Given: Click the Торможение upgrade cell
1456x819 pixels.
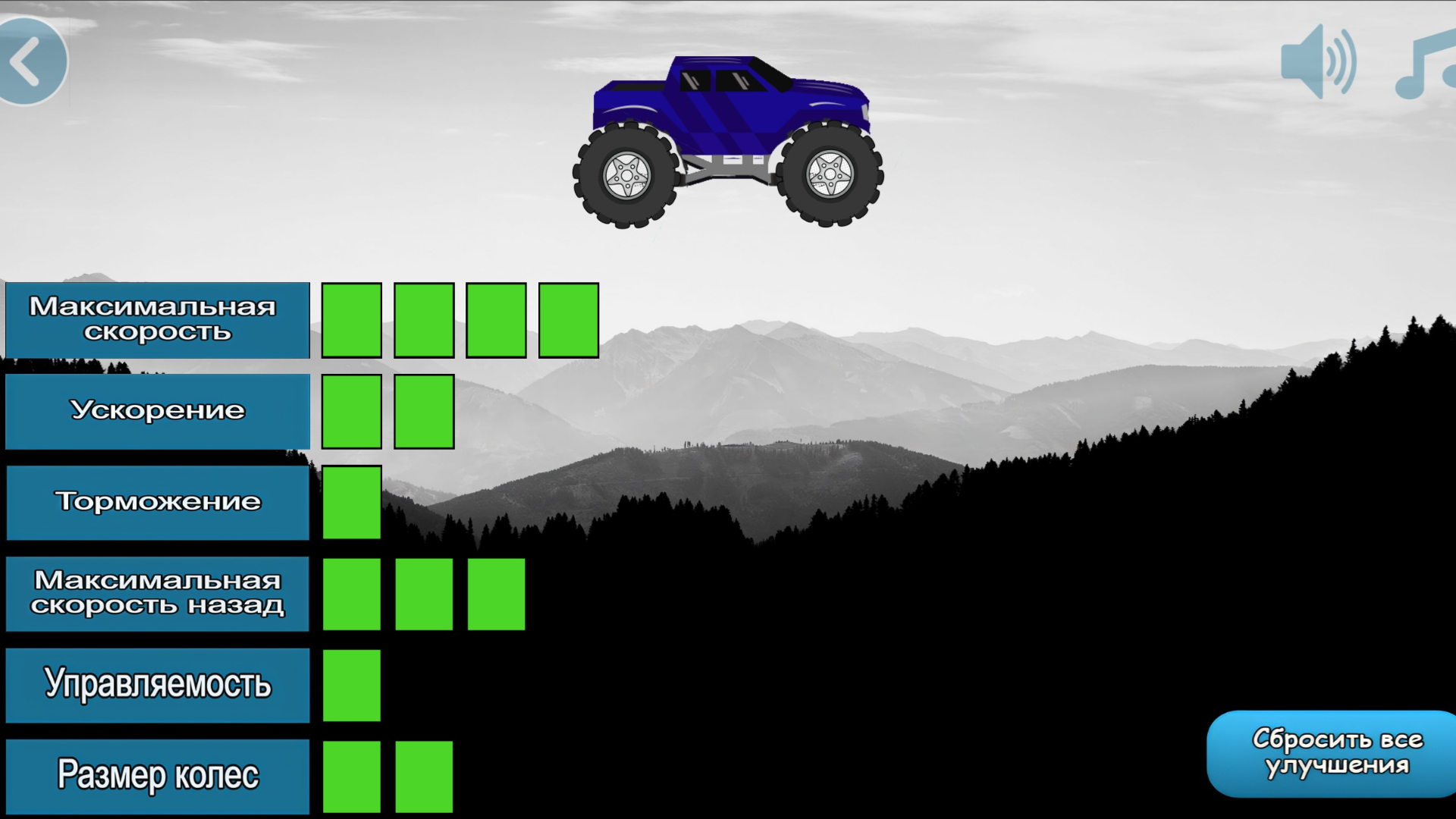Looking at the screenshot, I should [351, 502].
